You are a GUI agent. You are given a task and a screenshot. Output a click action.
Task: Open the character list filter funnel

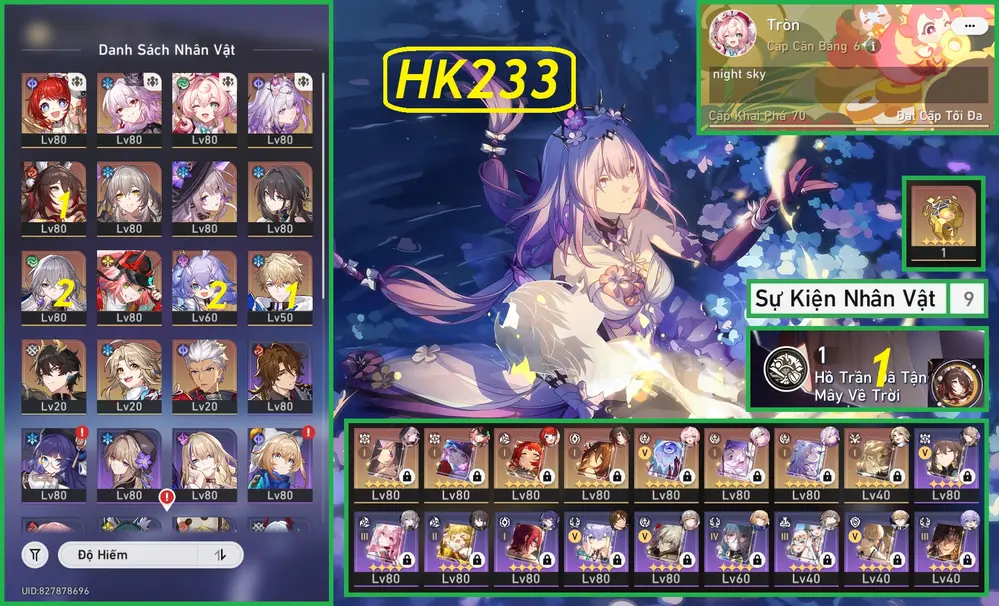(x=35, y=554)
